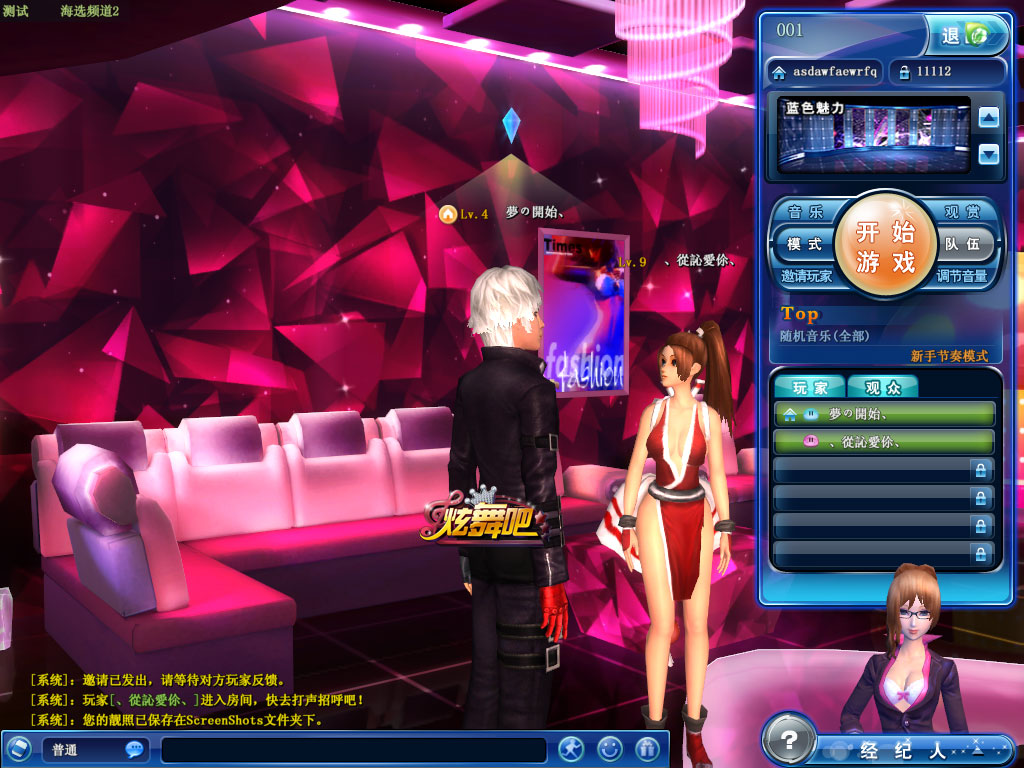Open the 模式 mode selection
This screenshot has width=1024, height=768.
(803, 244)
